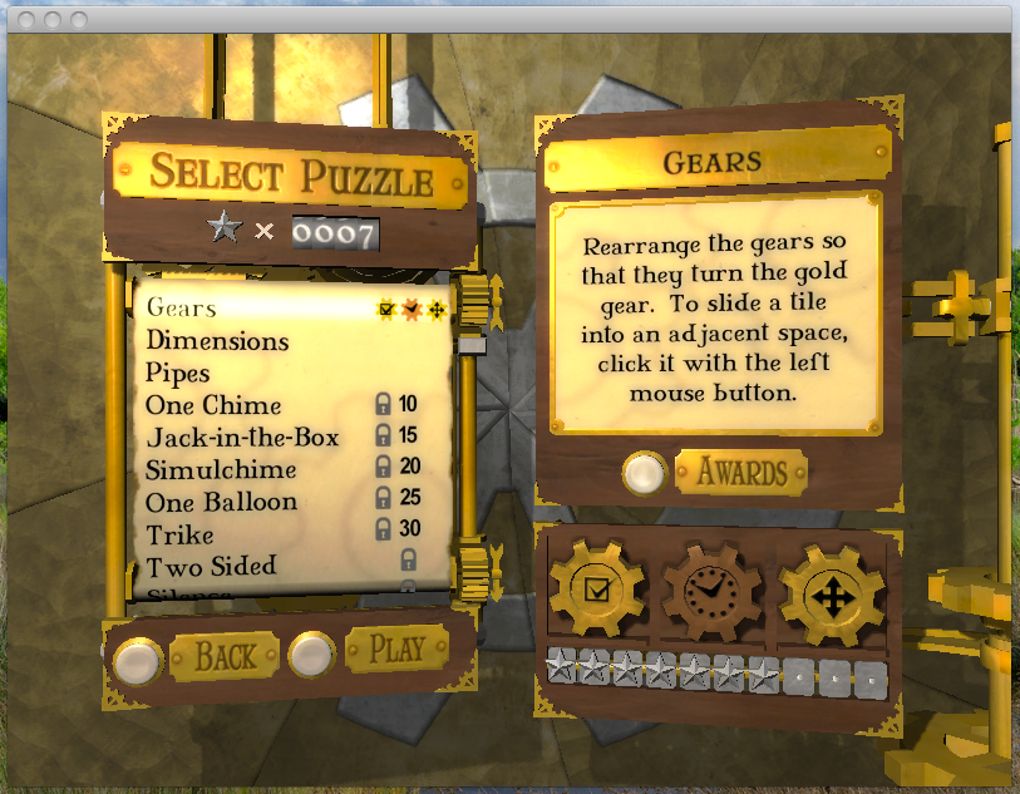1020x794 pixels.
Task: Click the checkmark gear award icon
Action: coord(597,591)
